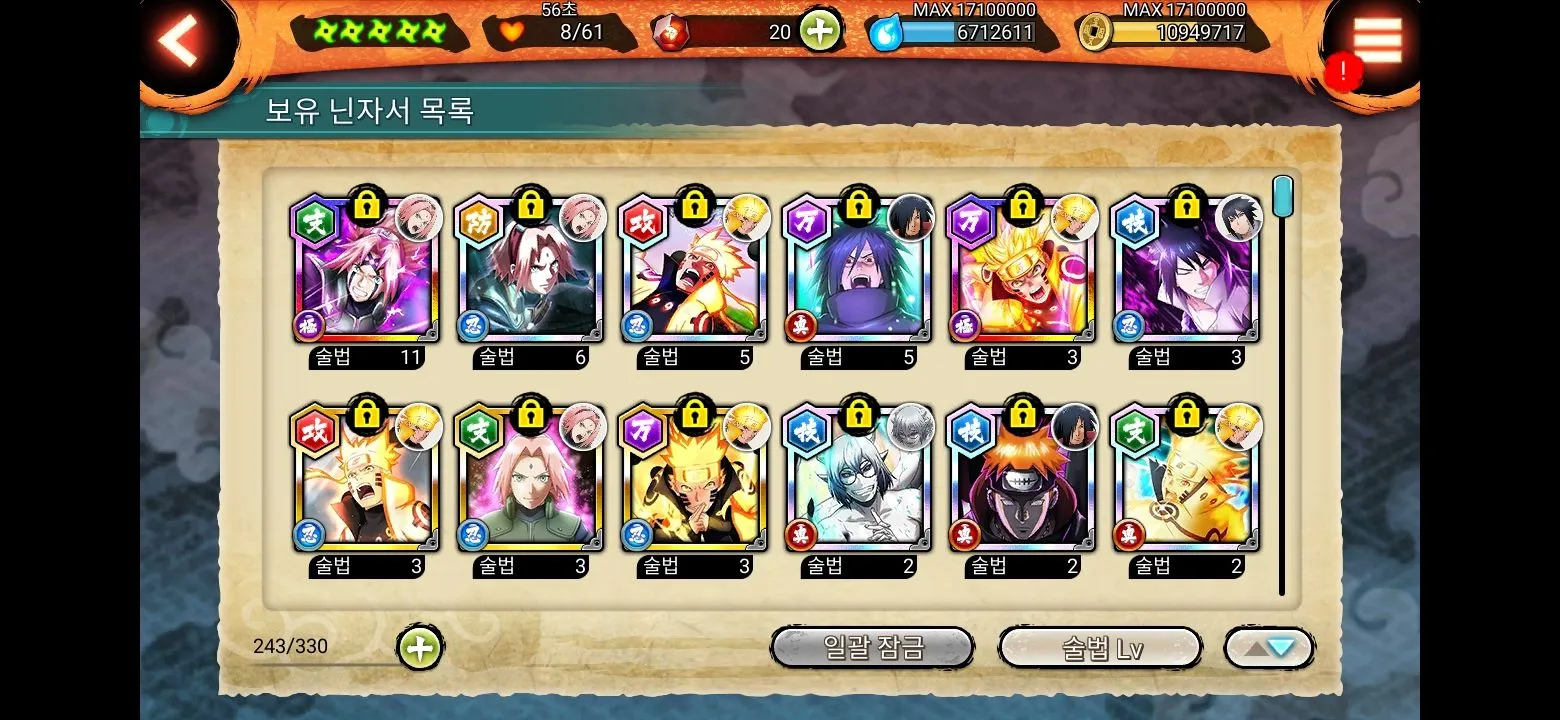Click the 일괄 잠금 bulk lock button
This screenshot has height=720, width=1560.
coord(872,648)
